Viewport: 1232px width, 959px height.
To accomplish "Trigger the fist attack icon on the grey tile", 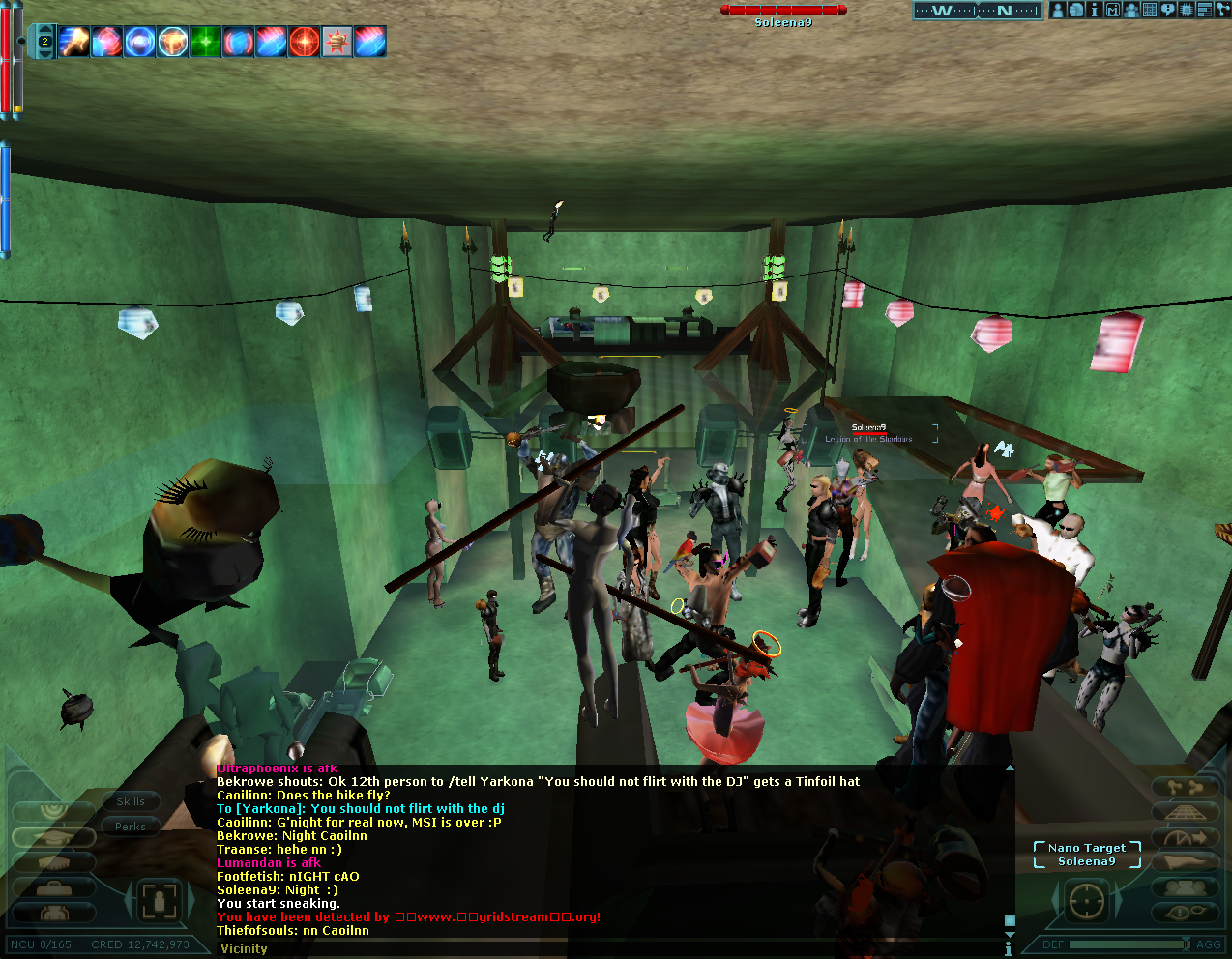I will [337, 42].
